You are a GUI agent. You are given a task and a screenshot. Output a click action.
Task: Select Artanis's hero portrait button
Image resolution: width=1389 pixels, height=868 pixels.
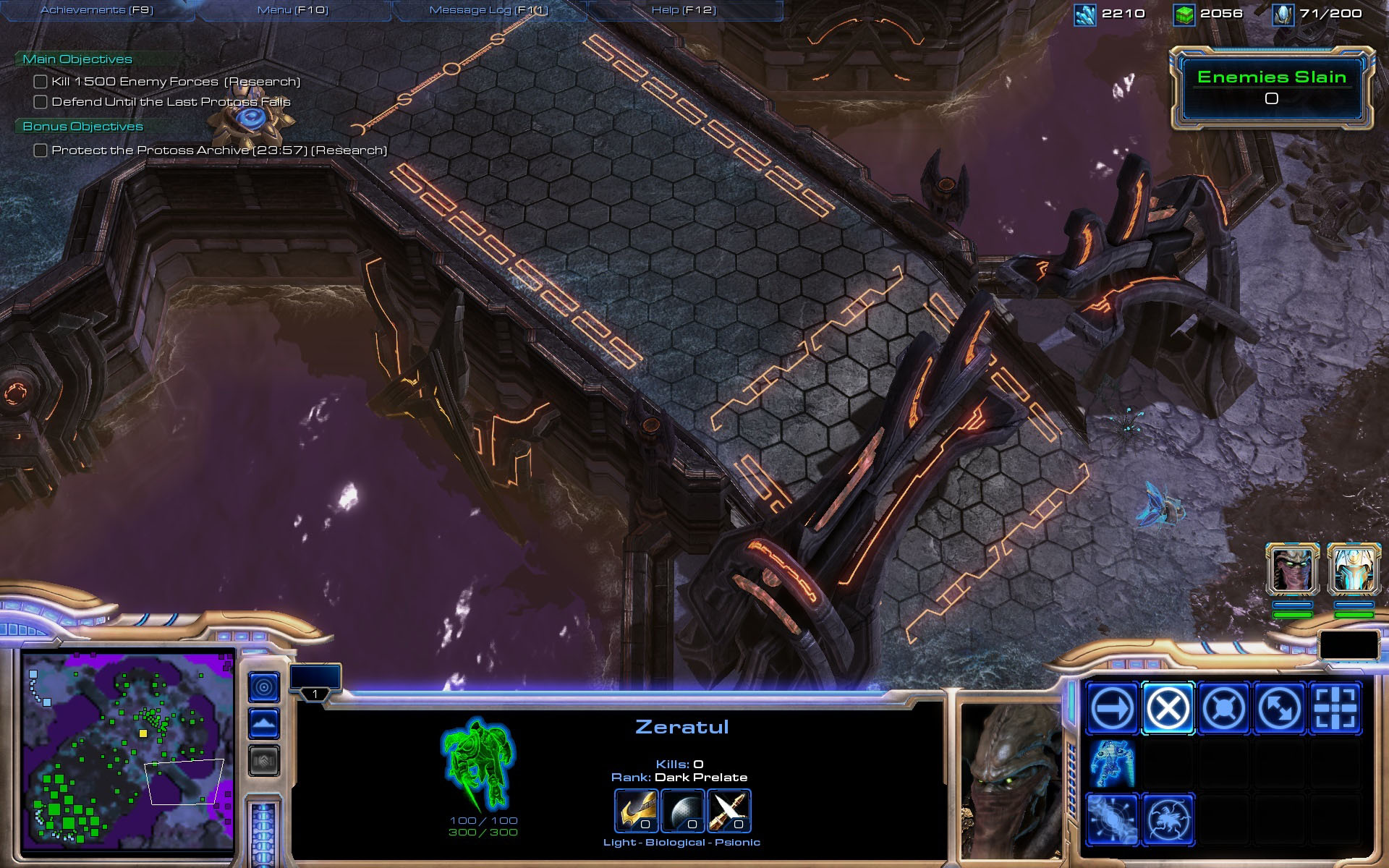tap(1354, 570)
